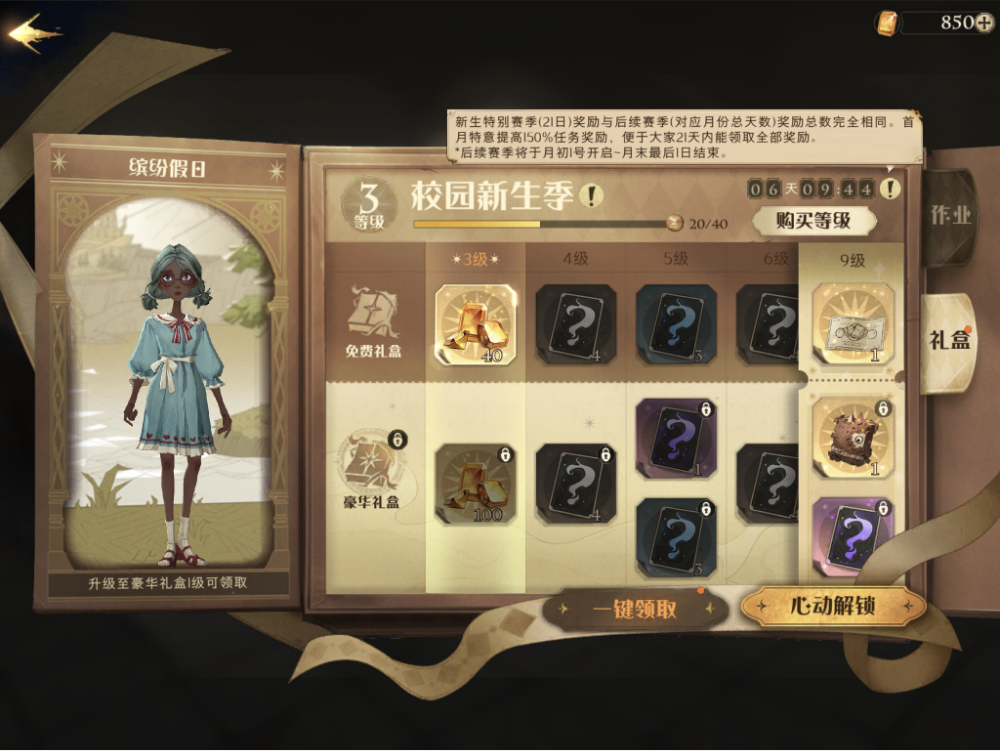Image resolution: width=1000 pixels, height=751 pixels.
Task: Select the level 4 free mystery card
Action: pyautogui.click(x=576, y=324)
